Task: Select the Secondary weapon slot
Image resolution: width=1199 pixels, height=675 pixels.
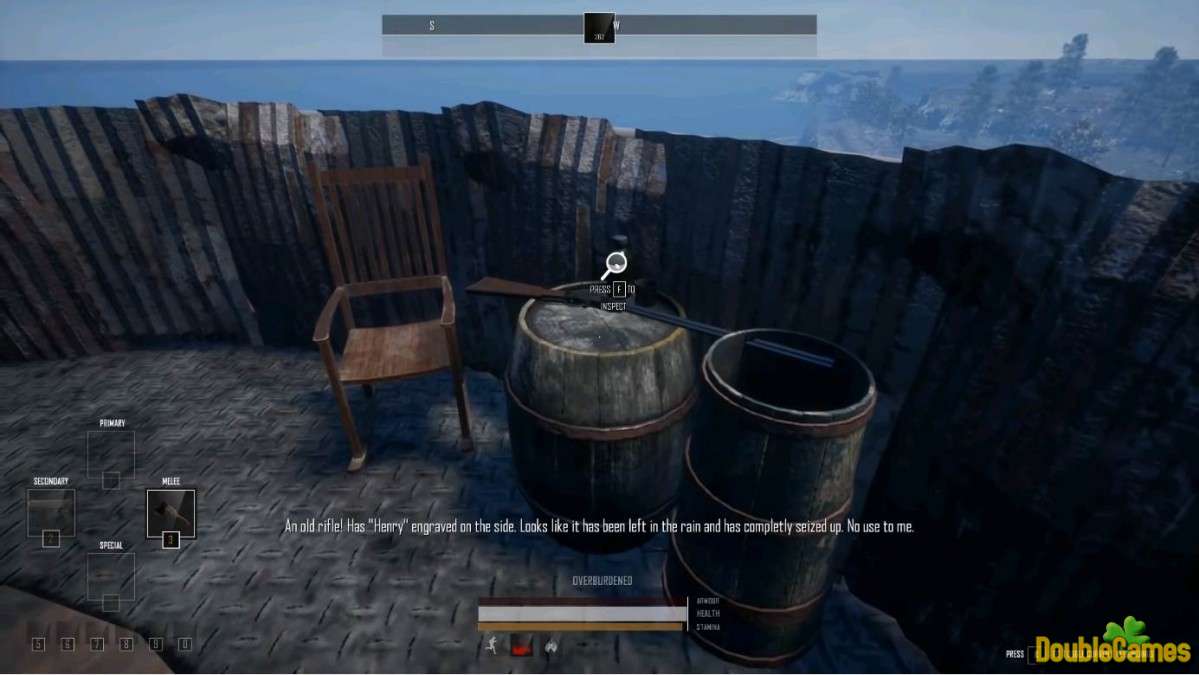Action: (51, 512)
